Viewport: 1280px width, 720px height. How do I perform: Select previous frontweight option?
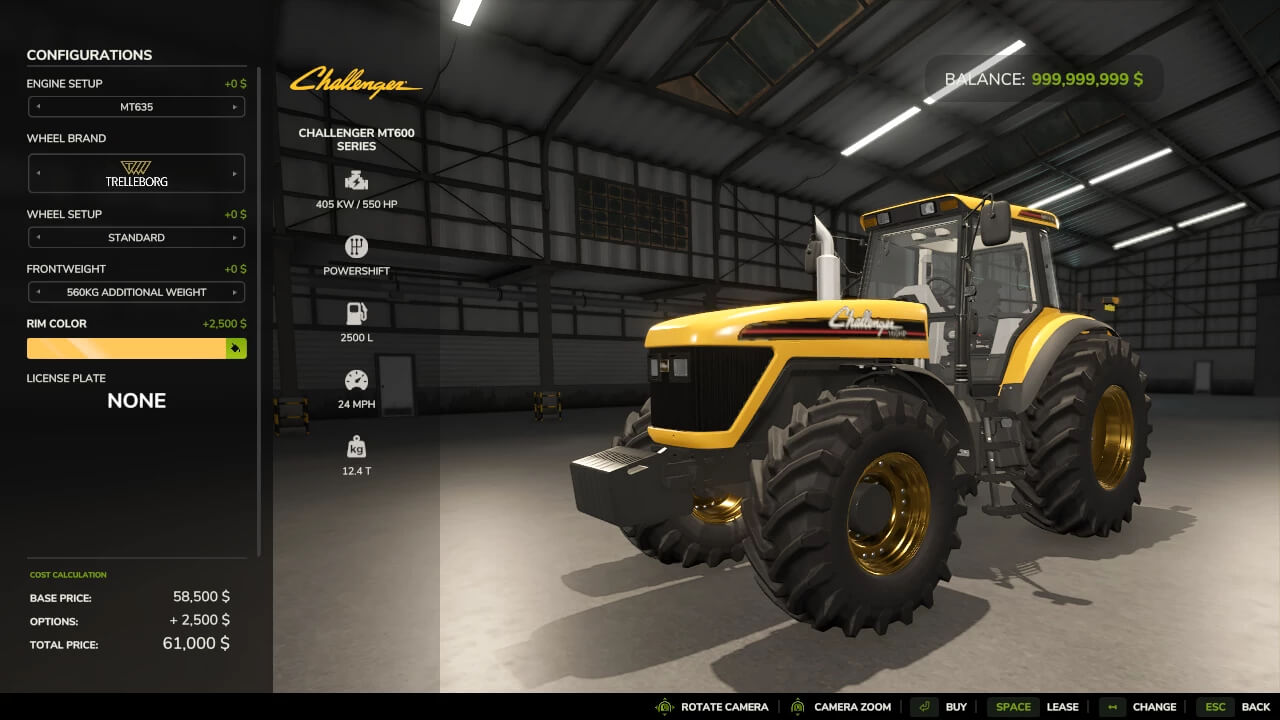(38, 293)
